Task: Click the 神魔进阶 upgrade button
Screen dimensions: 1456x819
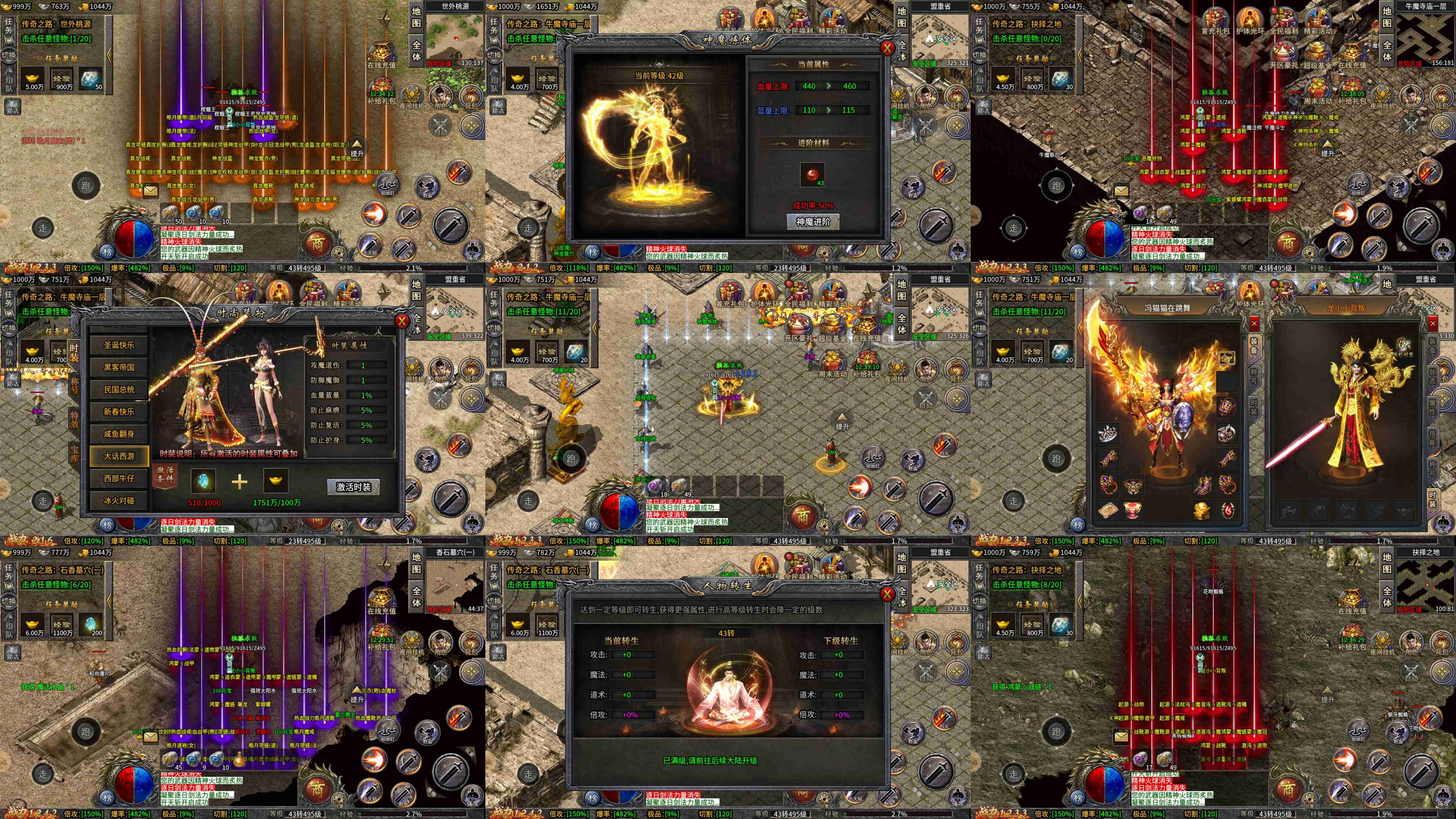Action: point(813,222)
